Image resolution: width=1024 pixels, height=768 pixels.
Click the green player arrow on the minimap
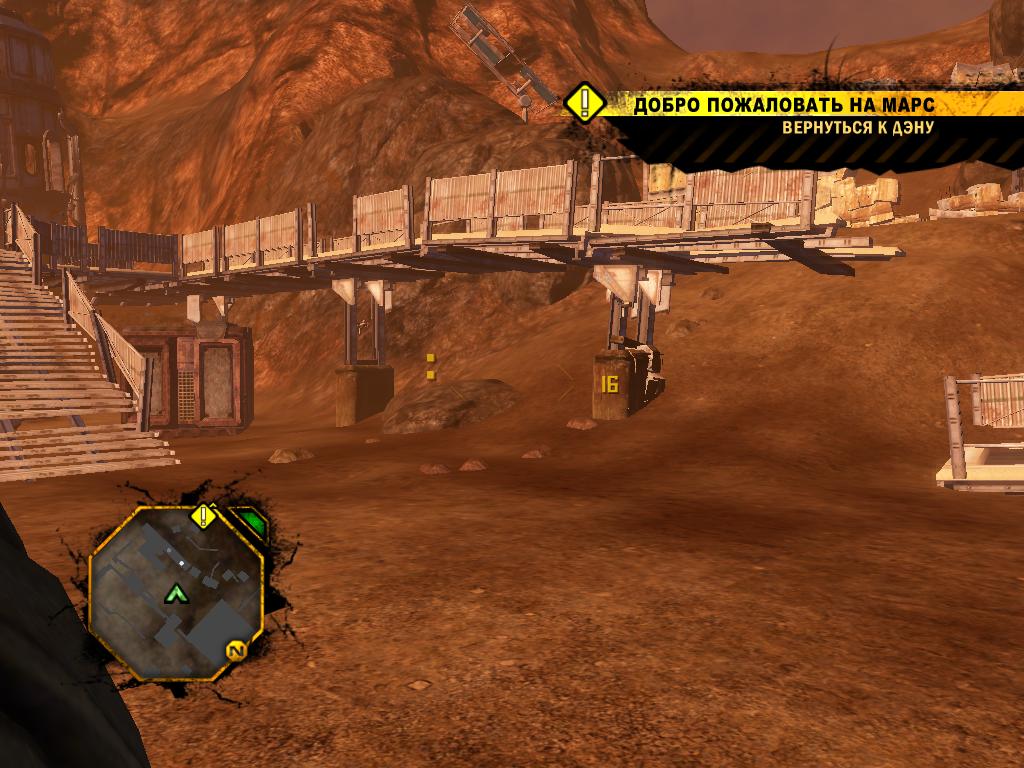click(x=177, y=594)
